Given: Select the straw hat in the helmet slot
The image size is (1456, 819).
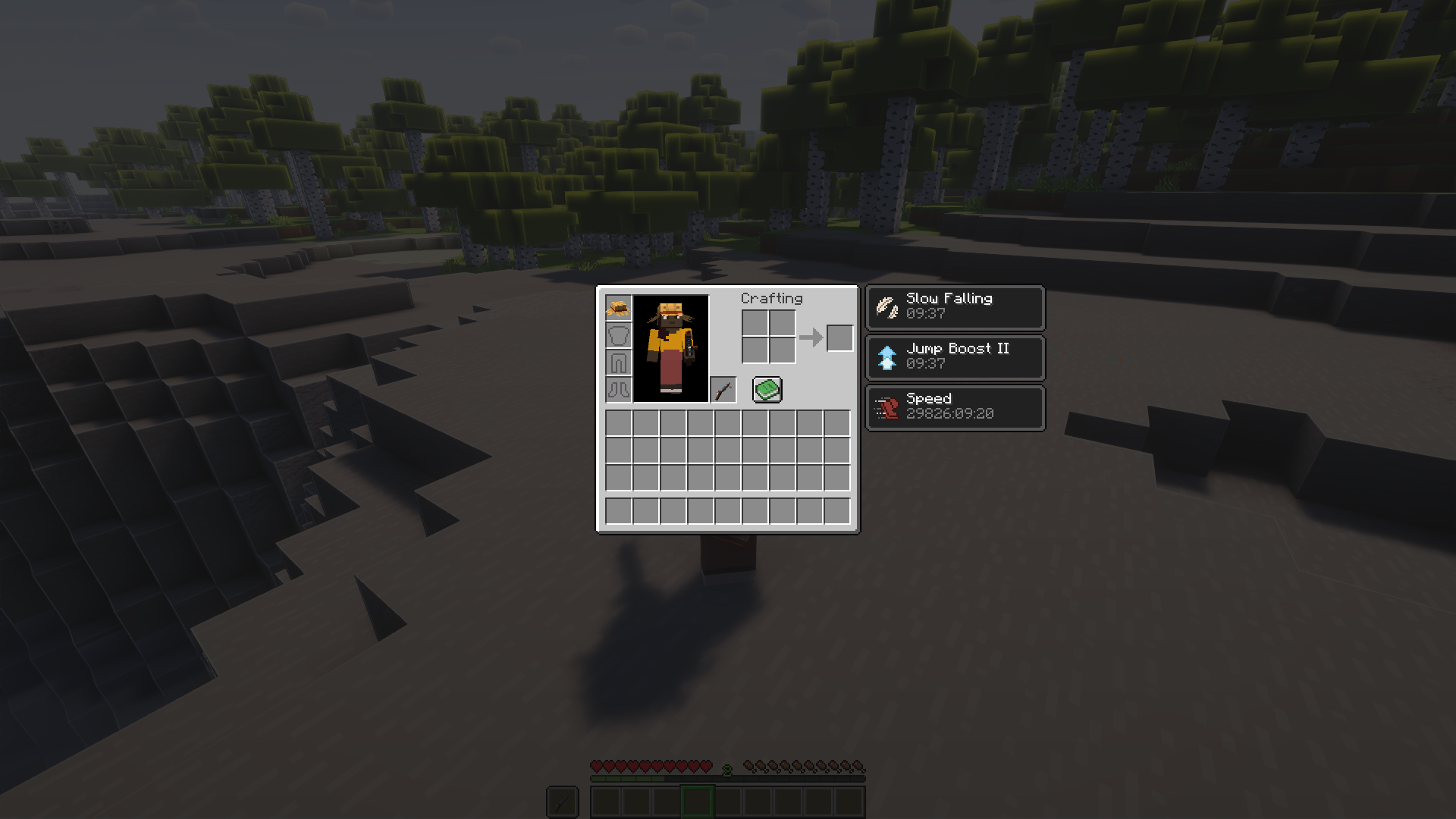Looking at the screenshot, I should pos(618,308).
